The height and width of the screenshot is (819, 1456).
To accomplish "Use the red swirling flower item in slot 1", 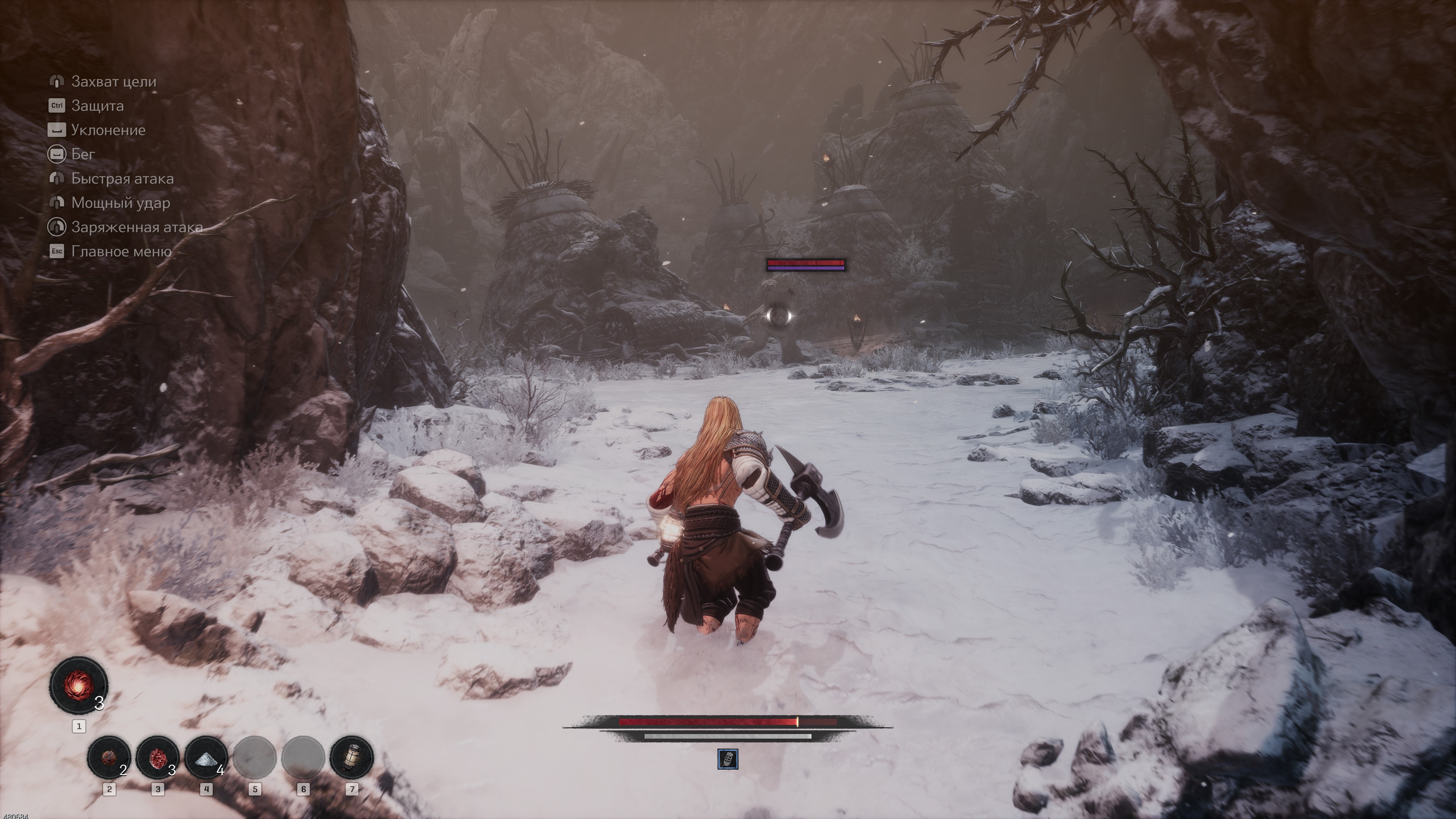I will pyautogui.click(x=78, y=686).
